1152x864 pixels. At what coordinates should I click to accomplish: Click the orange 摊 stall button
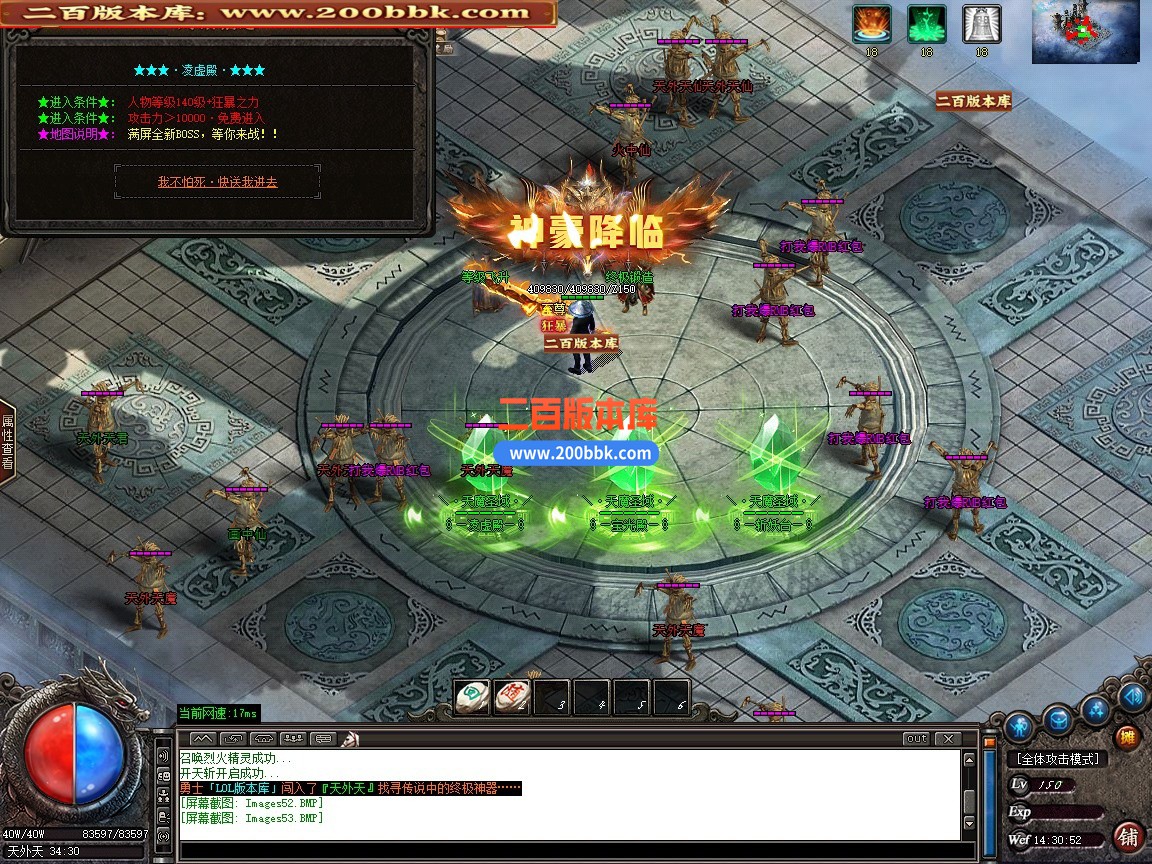coord(1127,738)
